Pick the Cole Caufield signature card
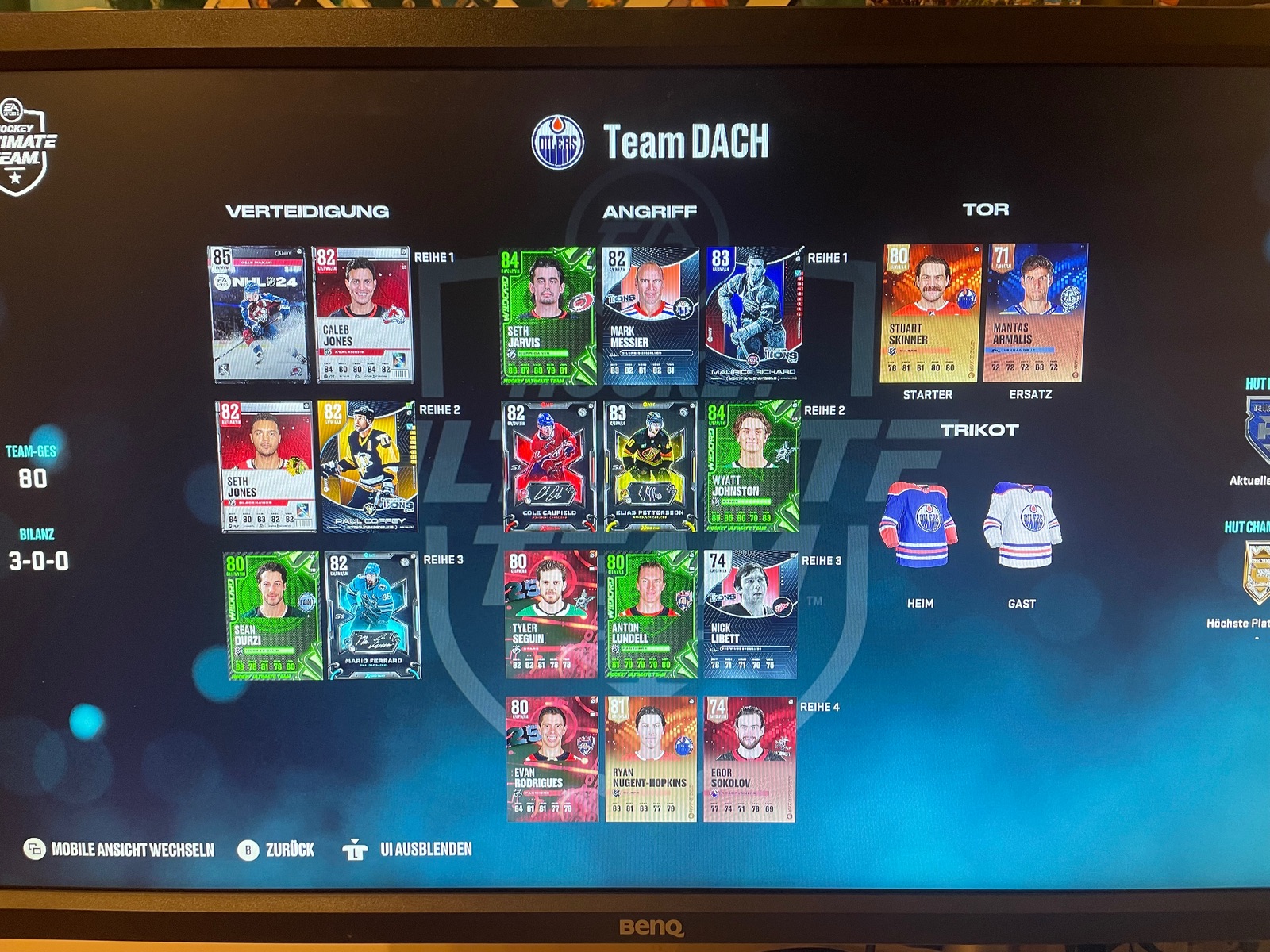This screenshot has height=952, width=1270. pyautogui.click(x=548, y=466)
